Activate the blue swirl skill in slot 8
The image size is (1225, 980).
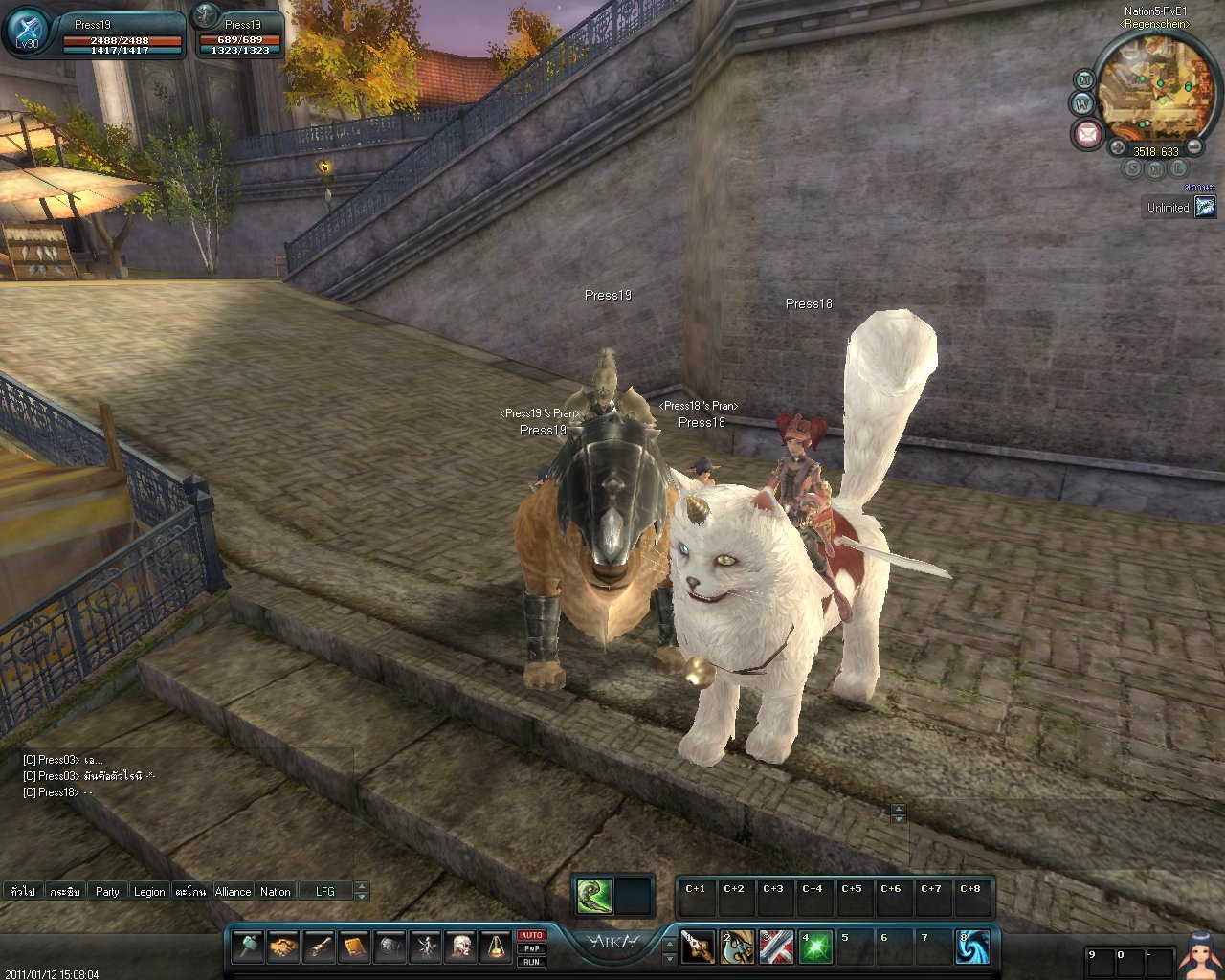pos(972,947)
